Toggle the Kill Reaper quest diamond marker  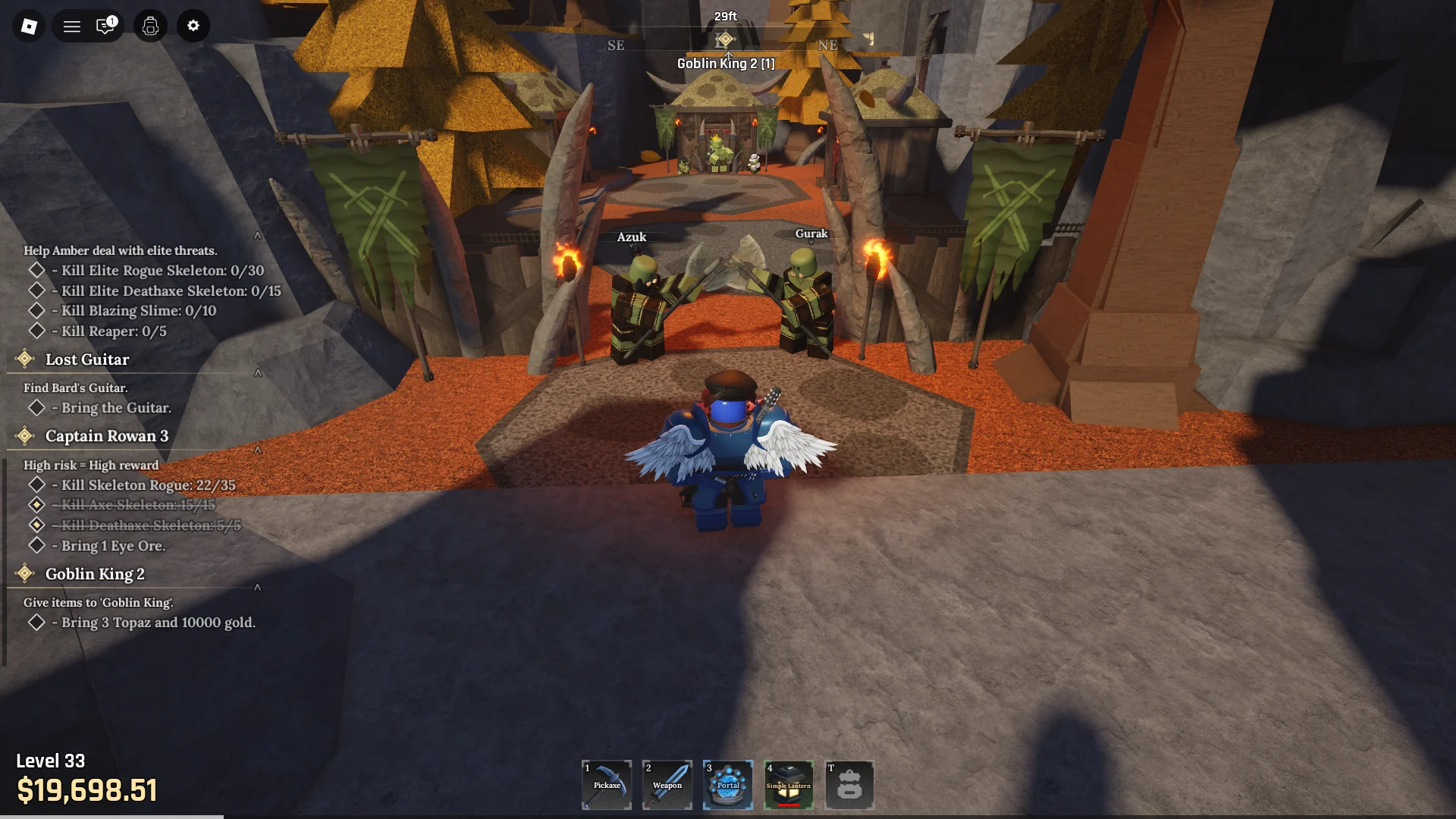(36, 330)
